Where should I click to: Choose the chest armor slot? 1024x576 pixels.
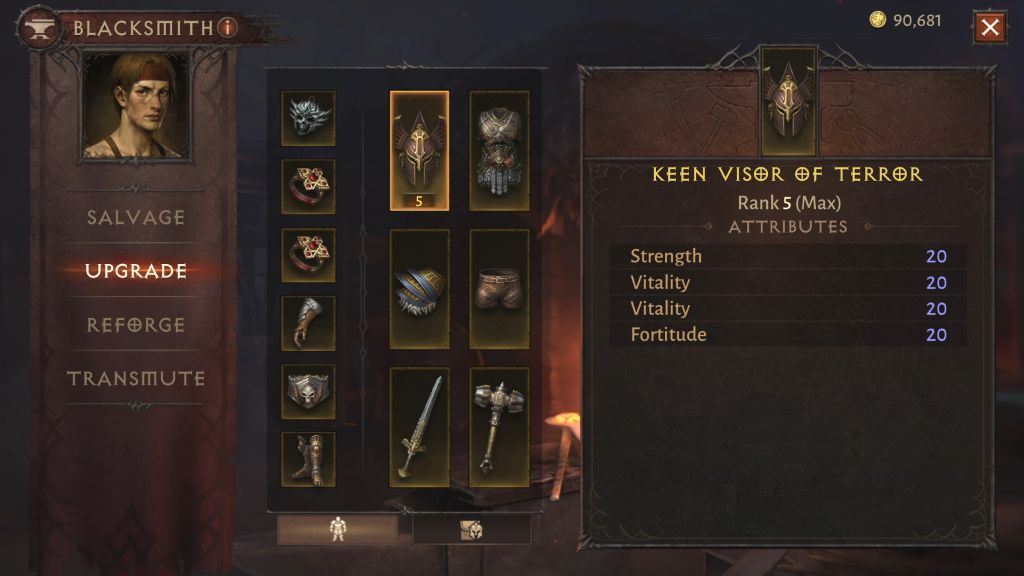click(499, 150)
